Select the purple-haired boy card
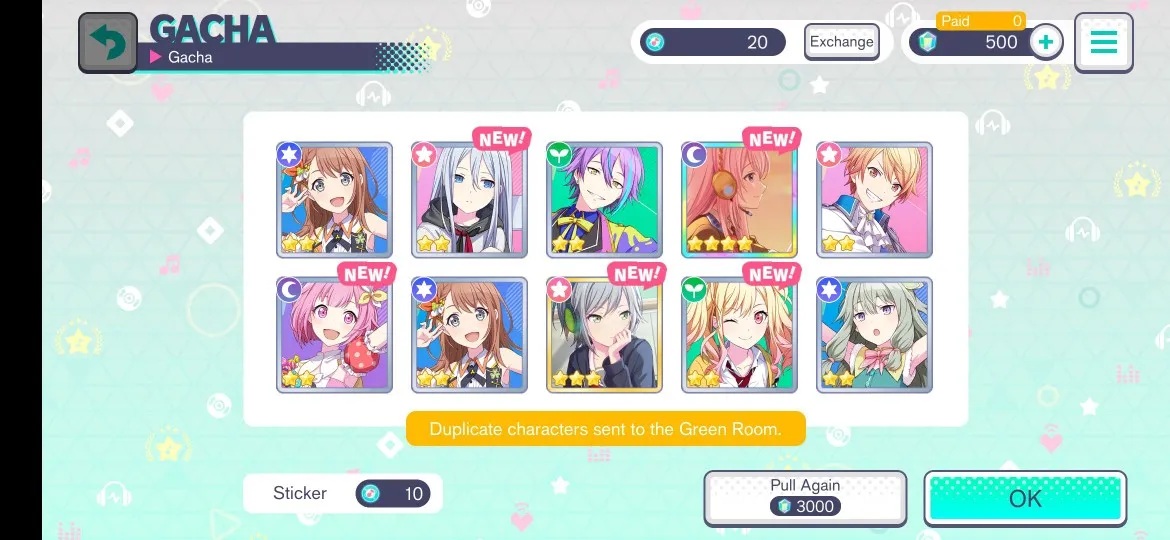Screen dimensions: 1170x540 click(x=604, y=200)
